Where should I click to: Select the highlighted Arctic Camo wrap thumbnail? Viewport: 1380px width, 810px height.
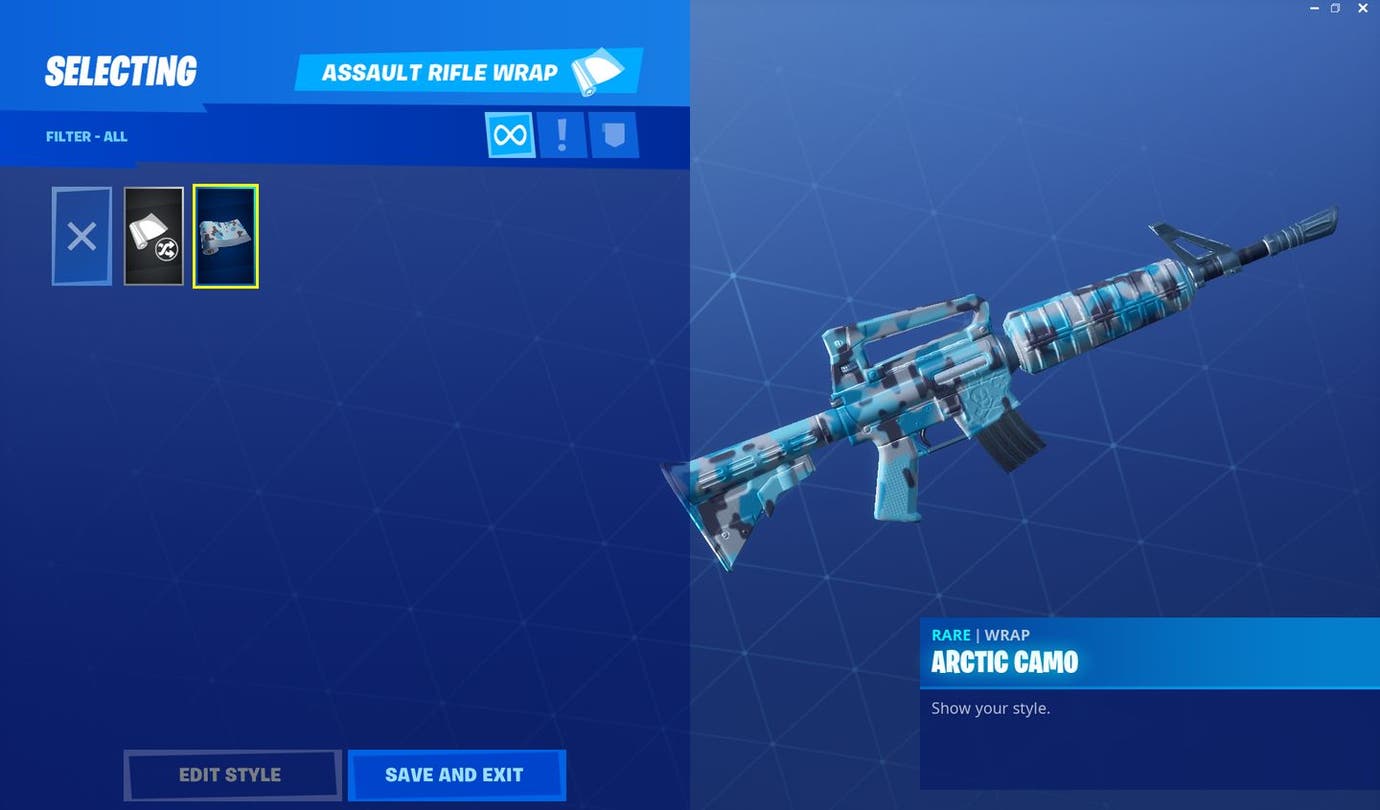point(225,236)
